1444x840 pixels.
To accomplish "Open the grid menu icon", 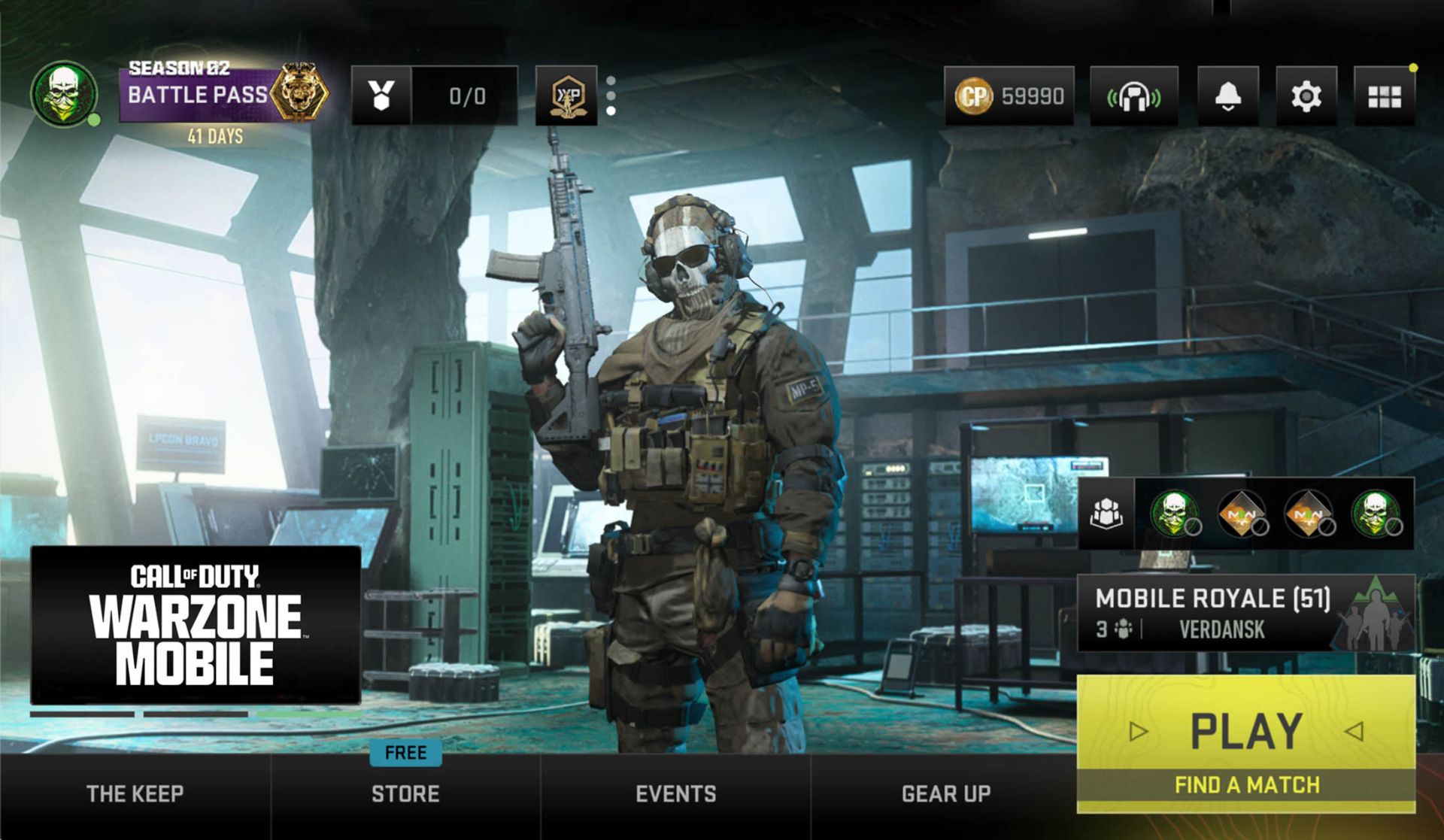I will point(1384,96).
